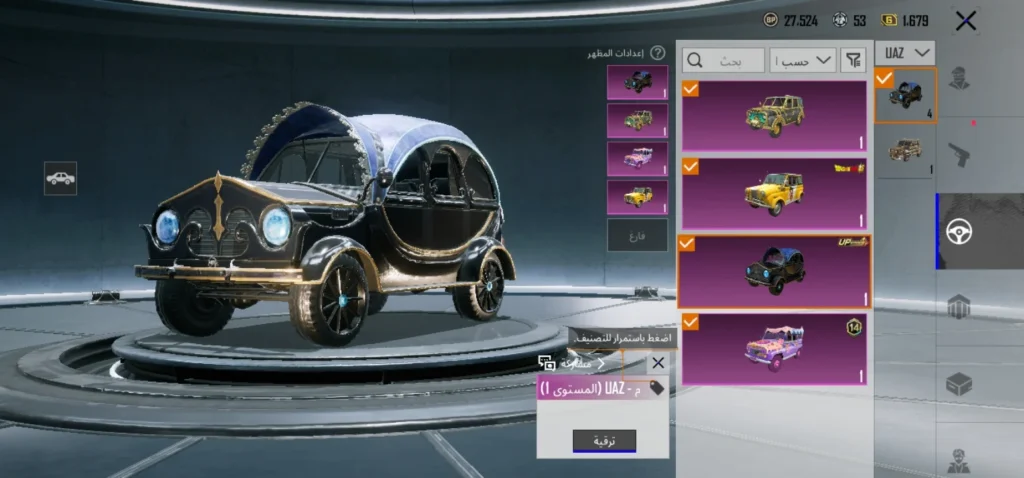
Task: Open the character outfit tab
Action: [x=959, y=78]
